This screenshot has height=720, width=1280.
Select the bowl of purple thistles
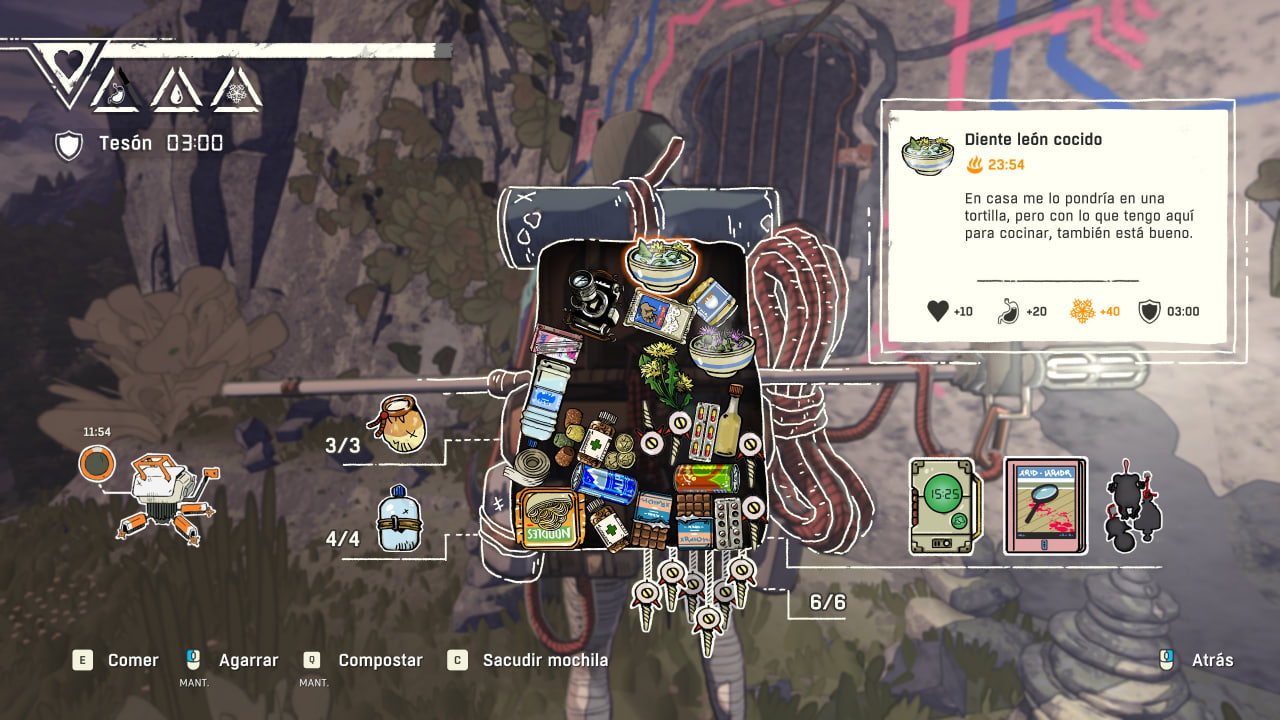pos(721,349)
